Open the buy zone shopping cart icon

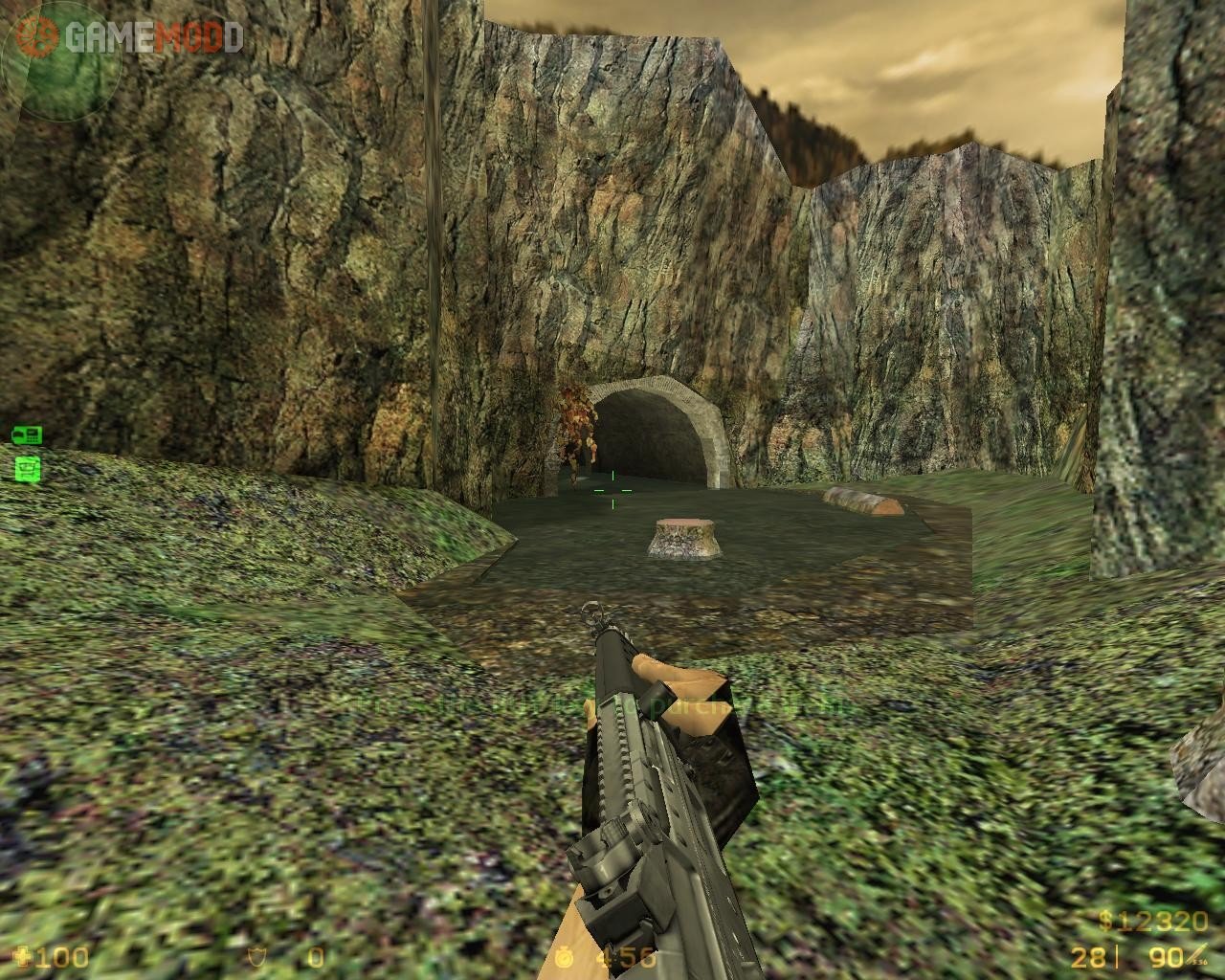27,468
